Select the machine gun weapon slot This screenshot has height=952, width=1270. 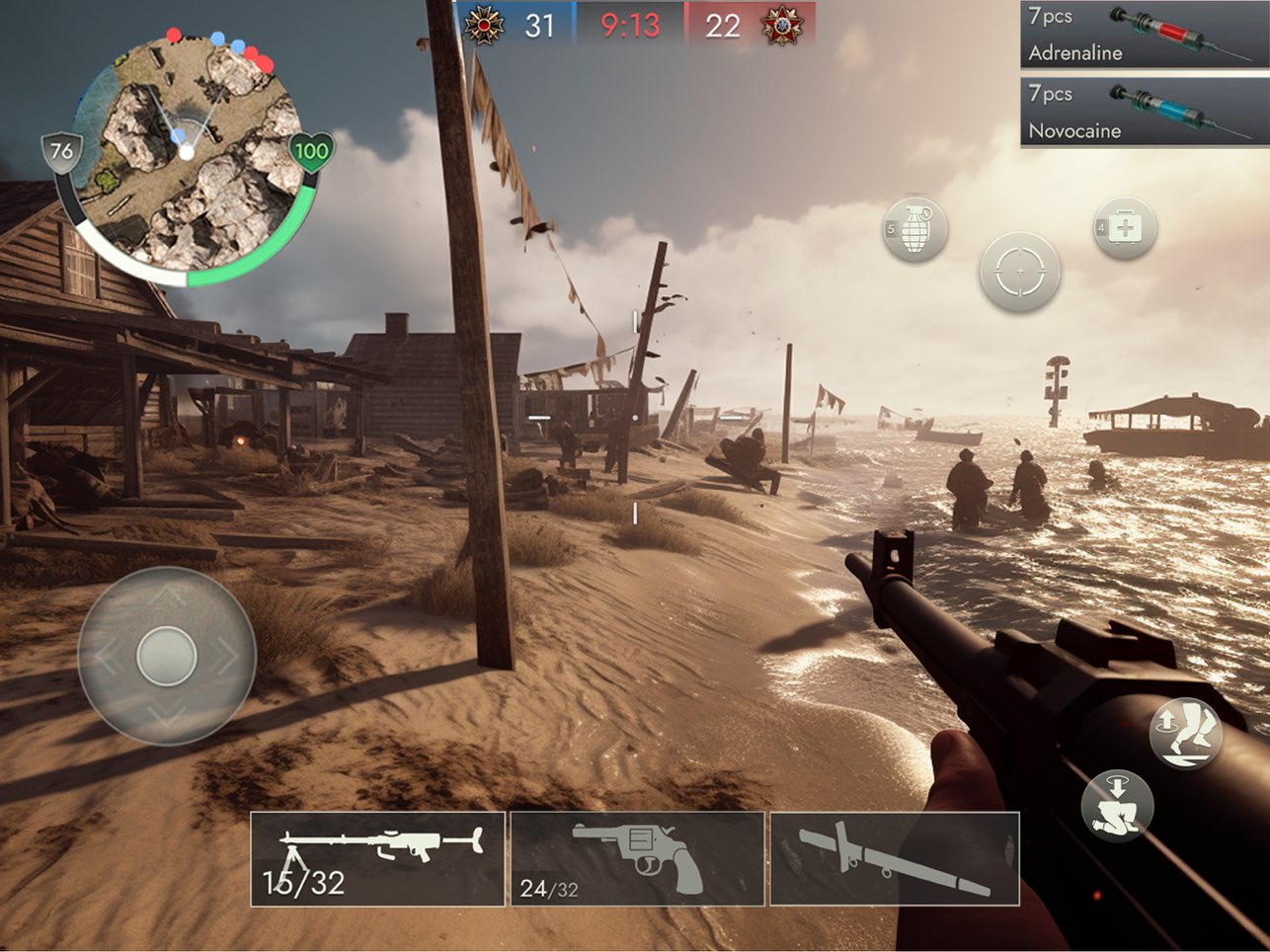click(377, 858)
